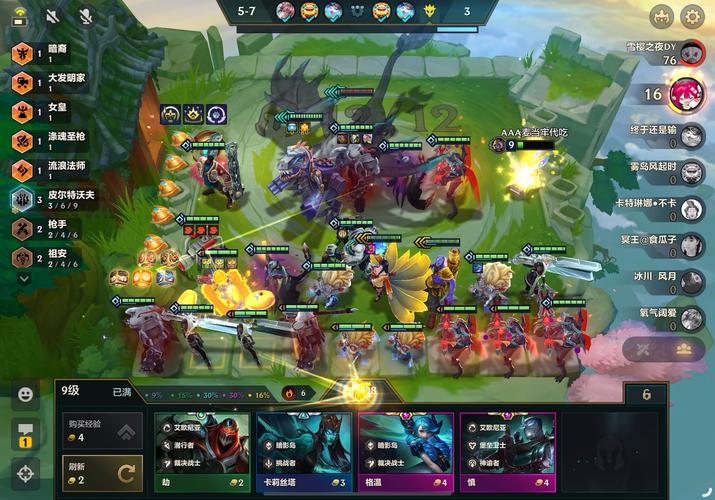Image resolution: width=715 pixels, height=500 pixels.
Task: Click the 购买经验 buy XP button
Action: tap(102, 430)
